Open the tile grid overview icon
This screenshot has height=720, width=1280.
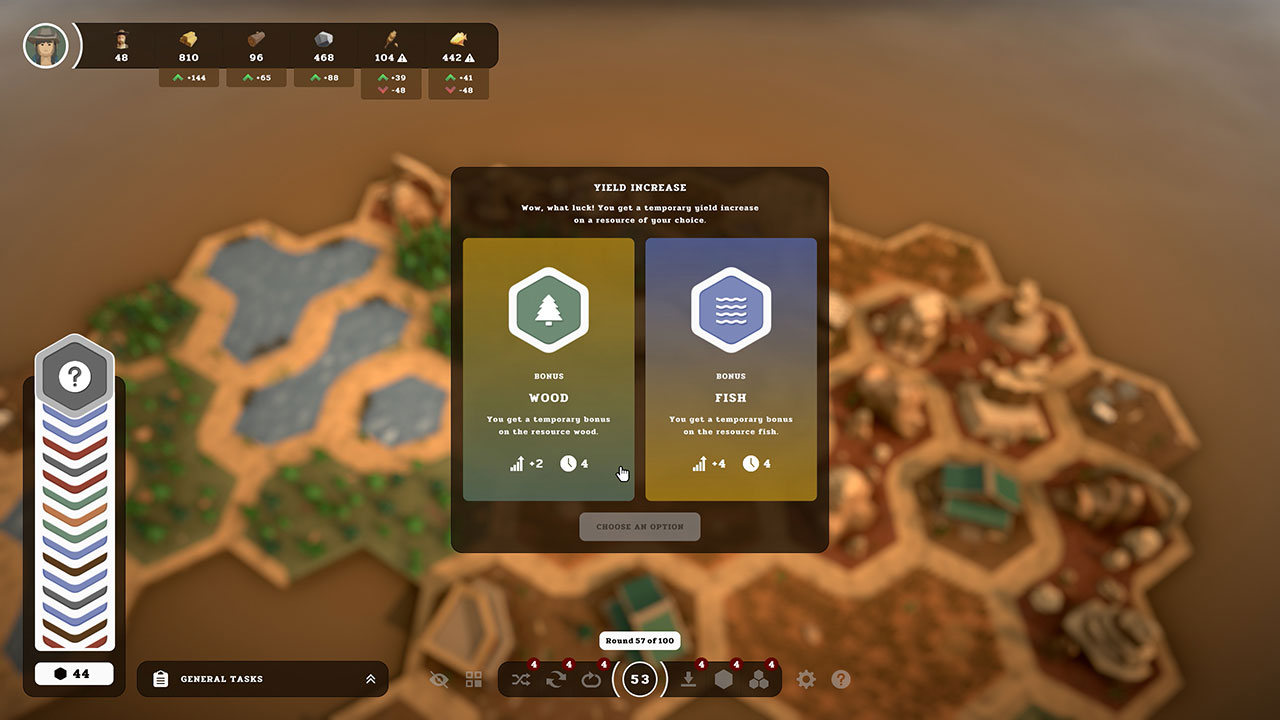pyautogui.click(x=474, y=679)
